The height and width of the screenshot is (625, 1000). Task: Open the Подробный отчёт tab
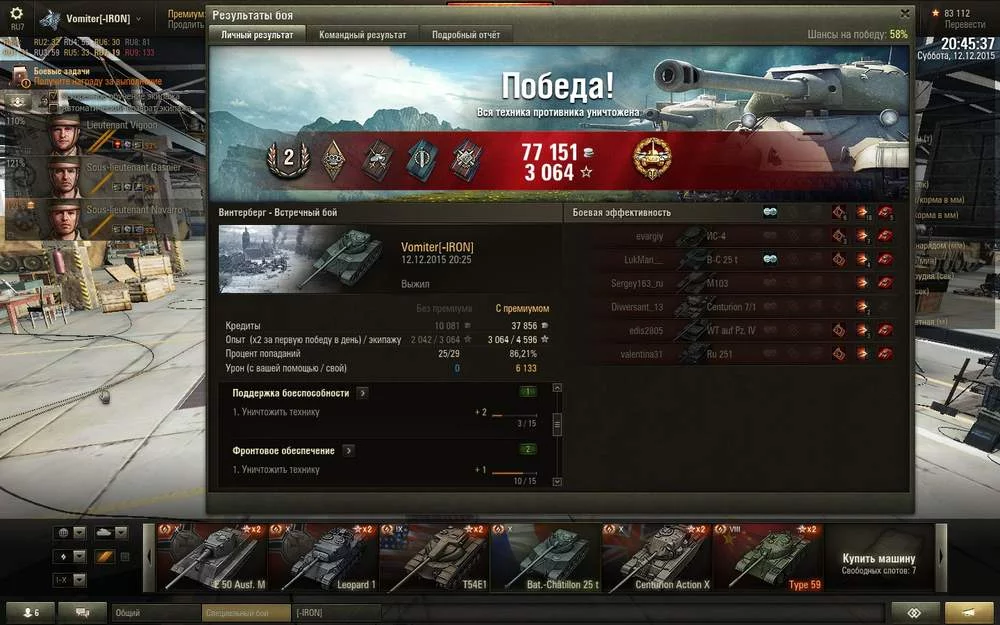[x=465, y=35]
